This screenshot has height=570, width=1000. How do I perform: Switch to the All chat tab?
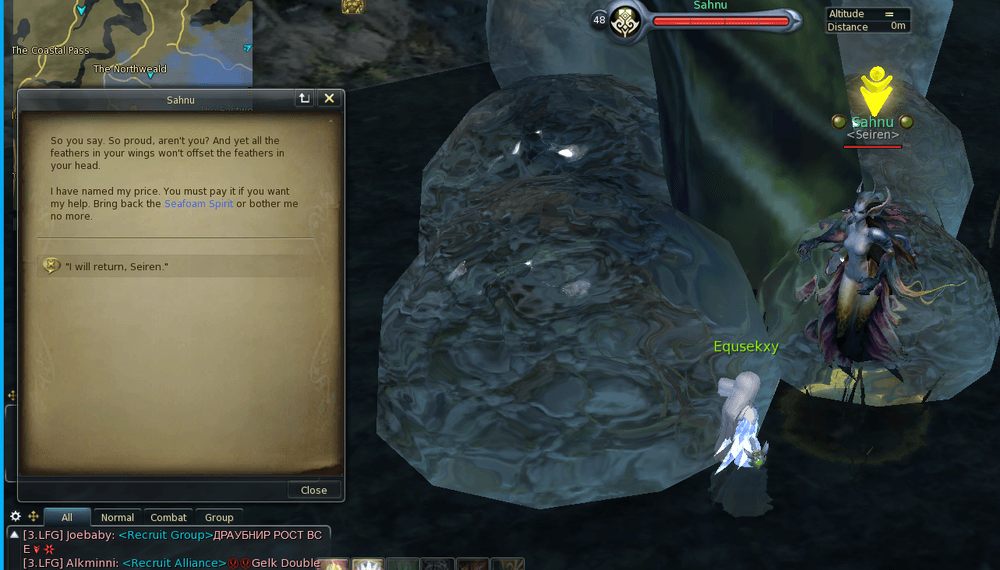tap(67, 517)
